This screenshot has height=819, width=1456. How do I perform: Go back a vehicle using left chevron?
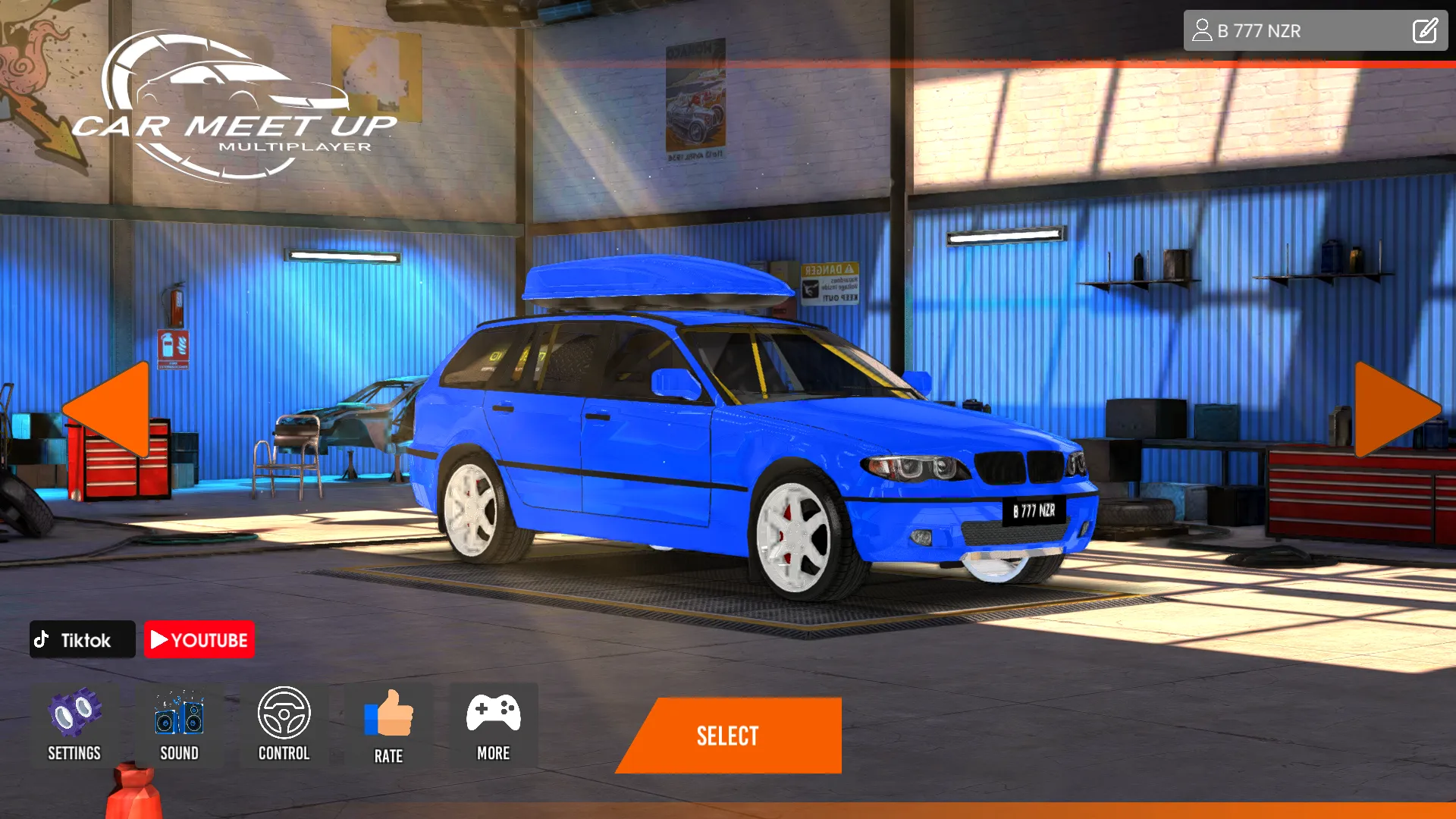110,409
